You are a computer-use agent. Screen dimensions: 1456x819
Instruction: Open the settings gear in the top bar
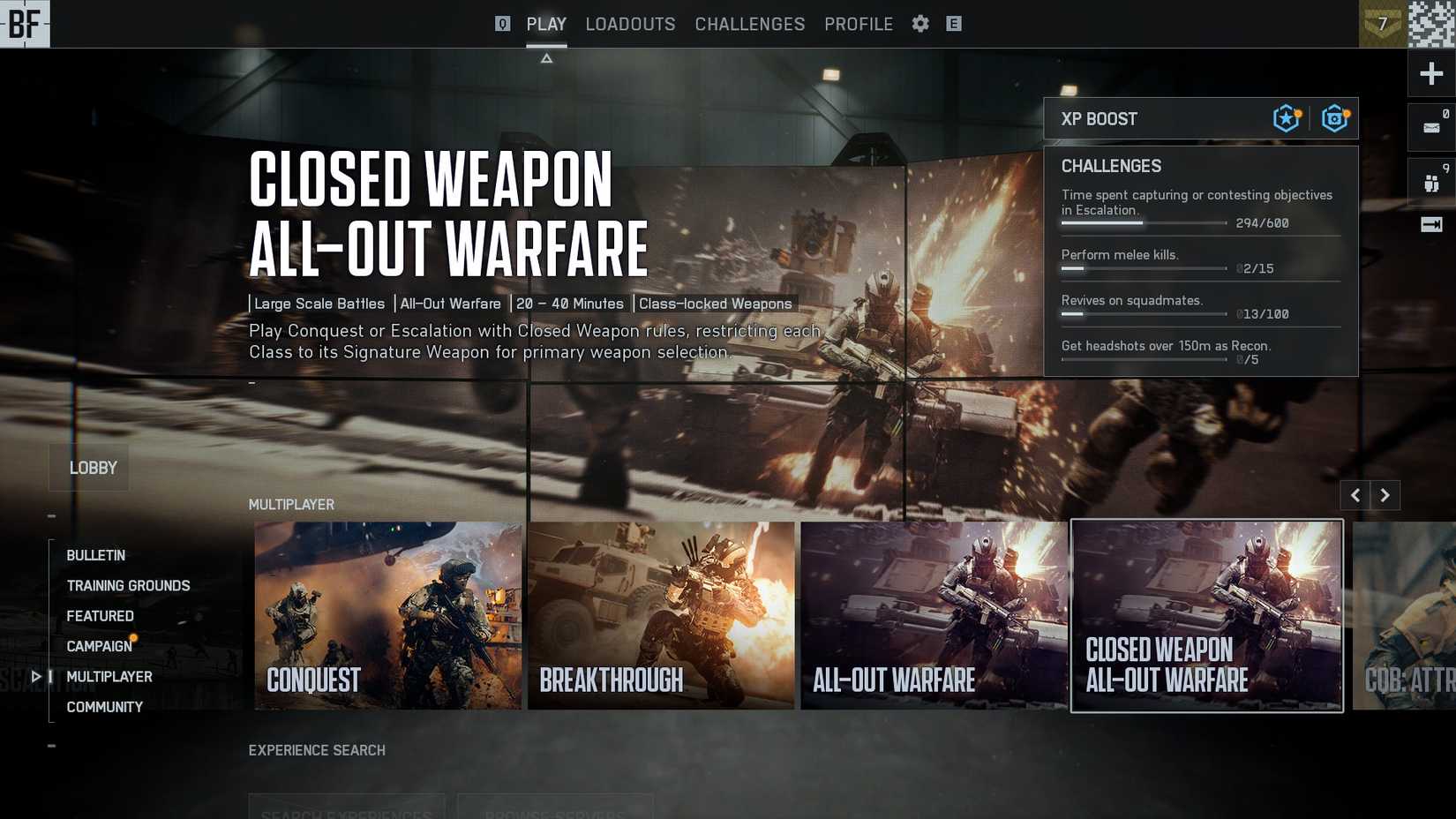[919, 24]
